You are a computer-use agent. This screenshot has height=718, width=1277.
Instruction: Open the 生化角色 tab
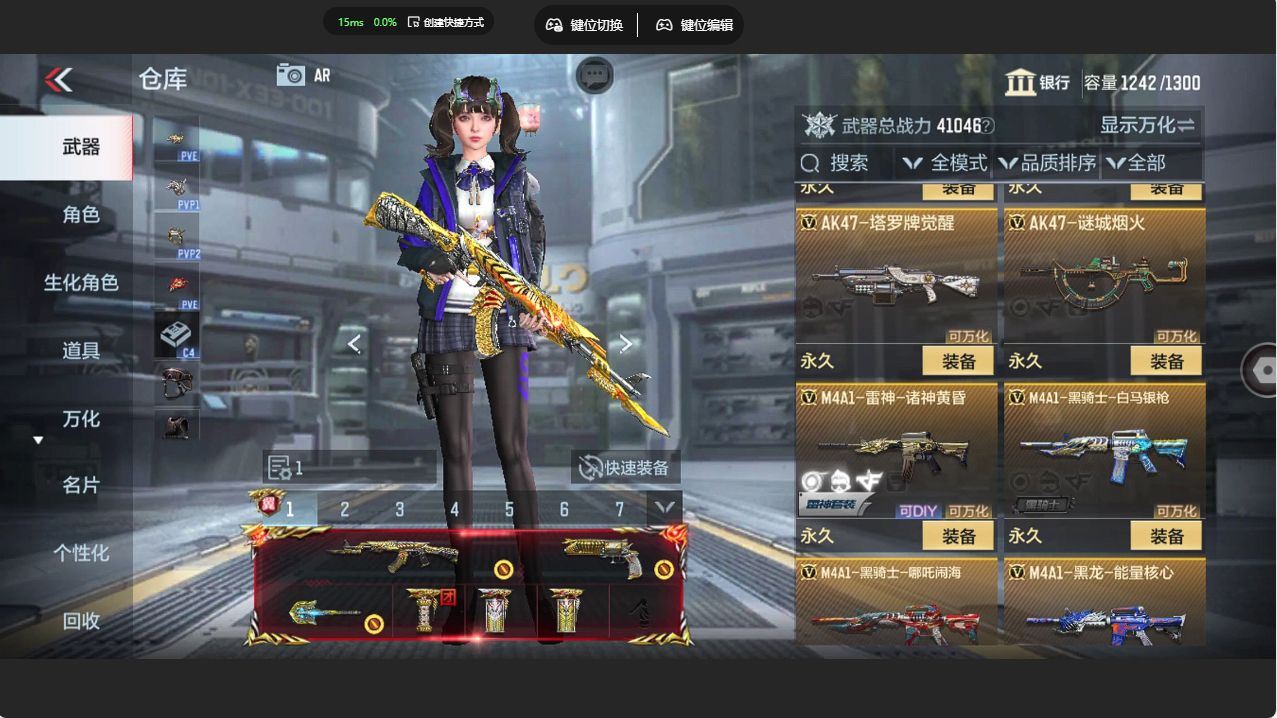tap(81, 282)
